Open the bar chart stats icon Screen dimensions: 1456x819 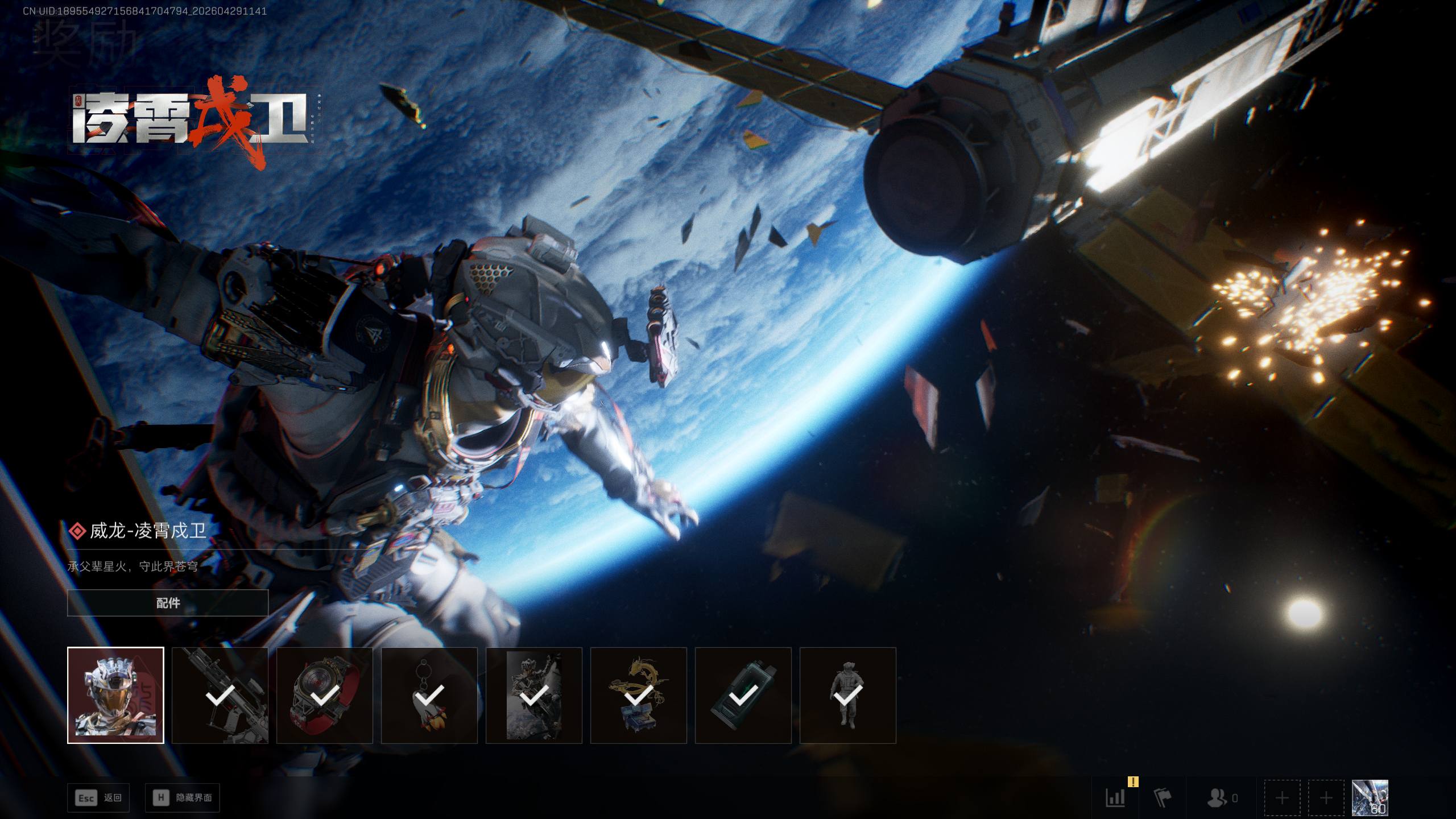point(1115,798)
